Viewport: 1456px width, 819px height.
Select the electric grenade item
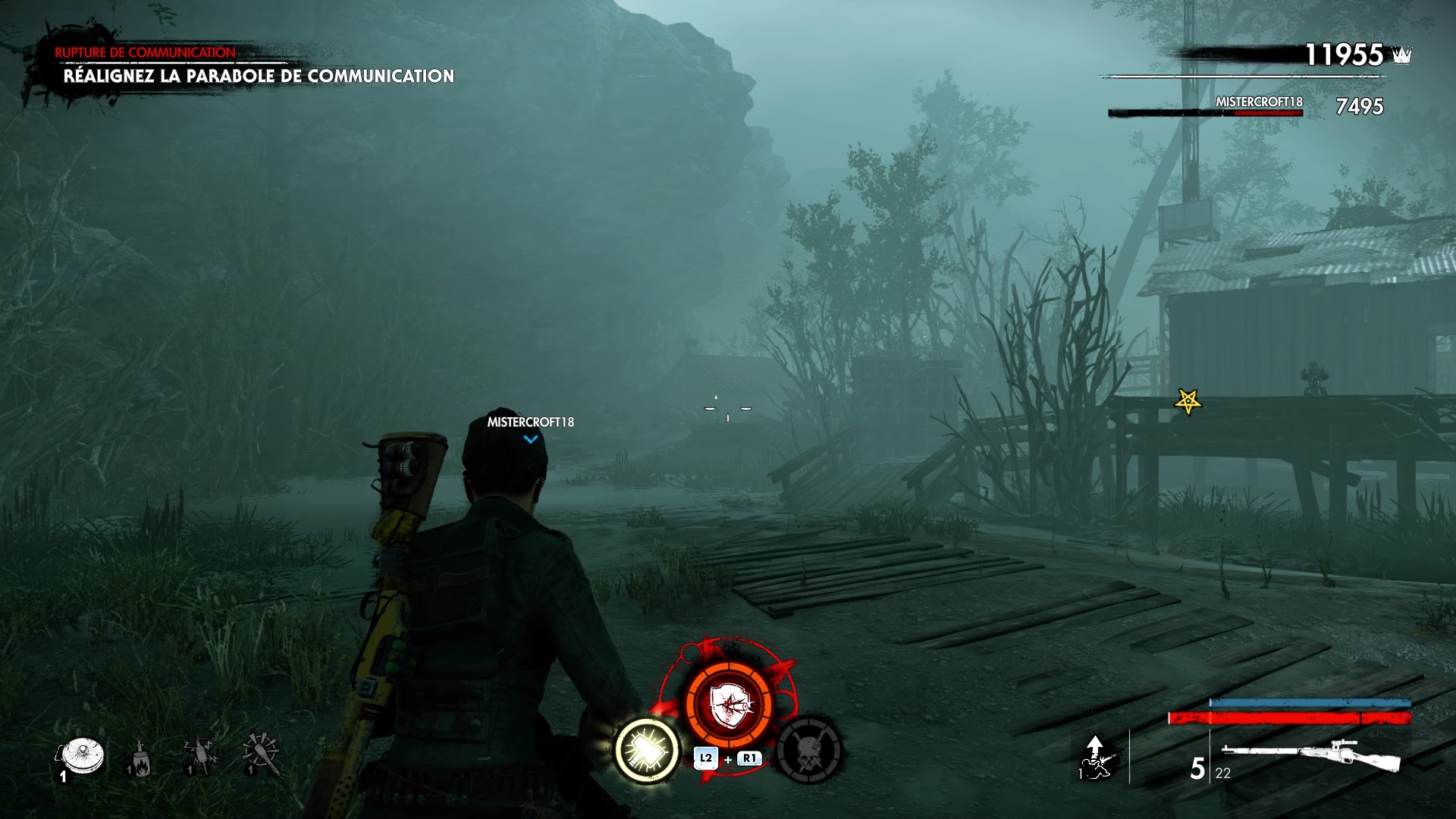[200, 755]
